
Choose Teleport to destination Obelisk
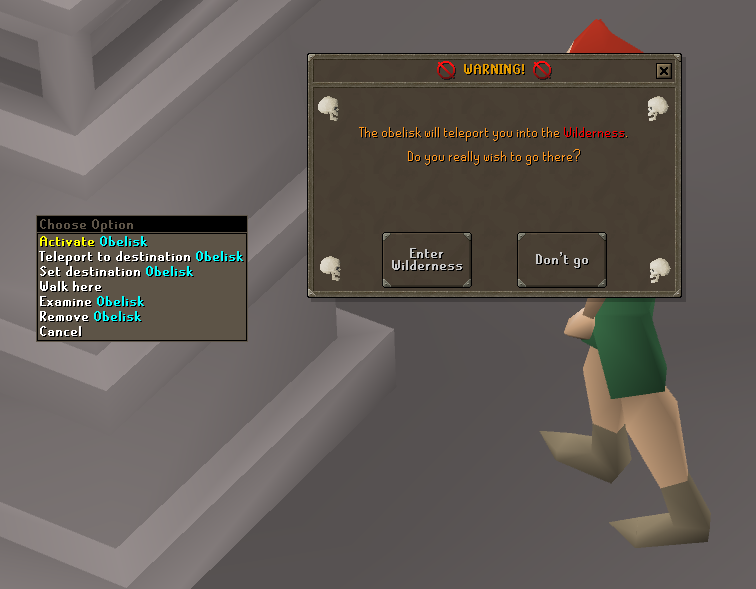(x=141, y=256)
